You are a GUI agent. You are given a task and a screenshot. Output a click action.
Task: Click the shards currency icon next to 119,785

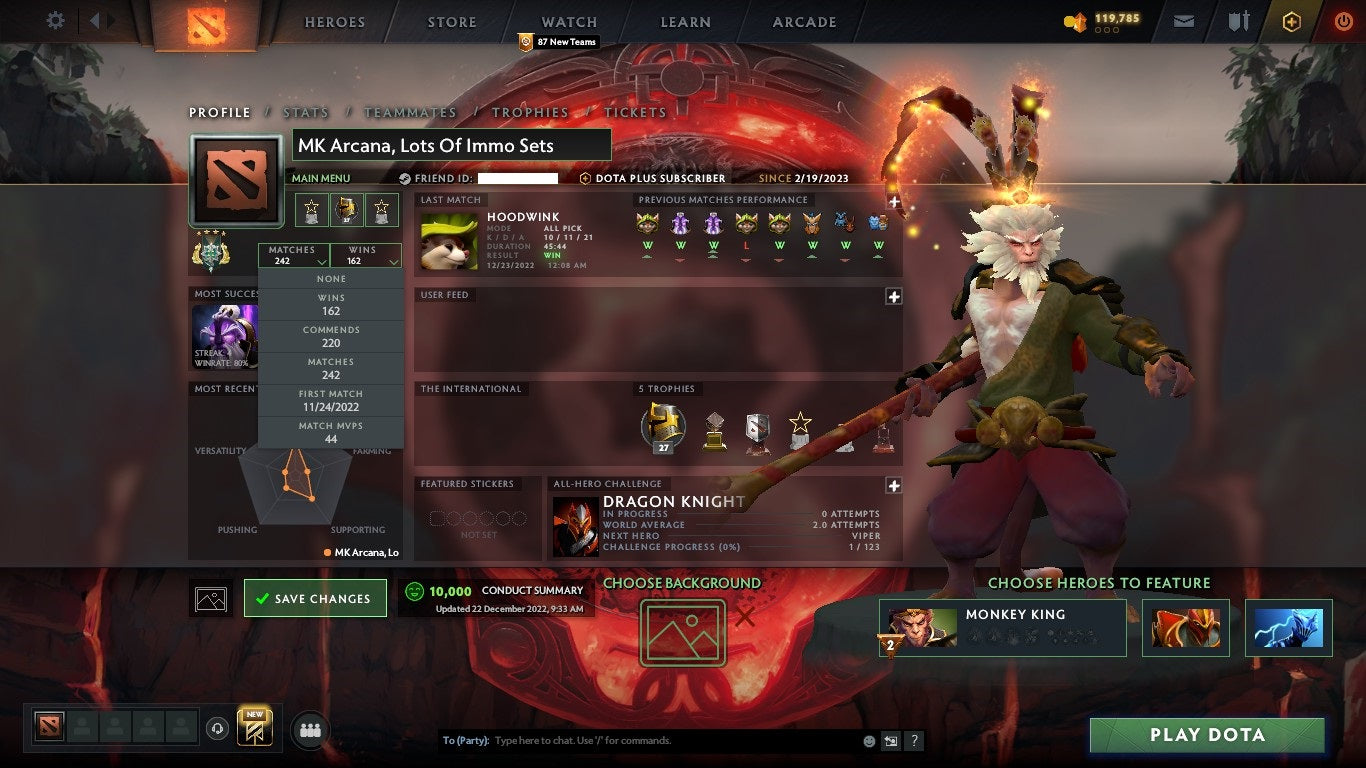coord(1077,20)
